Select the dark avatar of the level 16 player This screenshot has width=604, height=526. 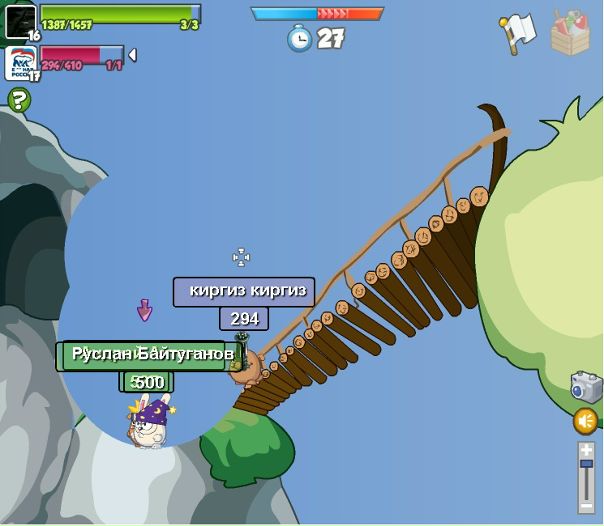[x=20, y=20]
